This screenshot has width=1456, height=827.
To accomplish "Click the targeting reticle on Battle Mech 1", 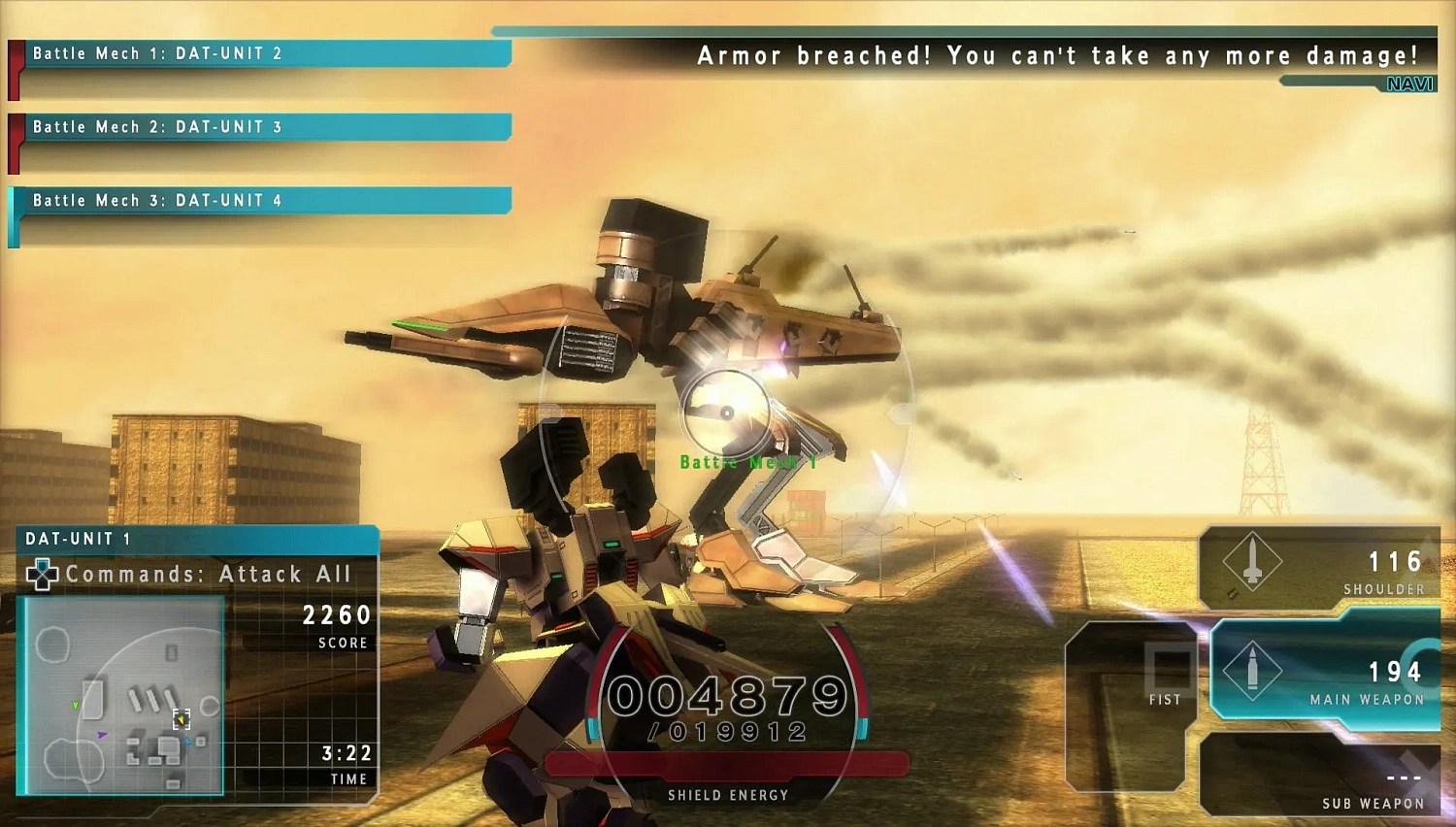I will 727,412.
